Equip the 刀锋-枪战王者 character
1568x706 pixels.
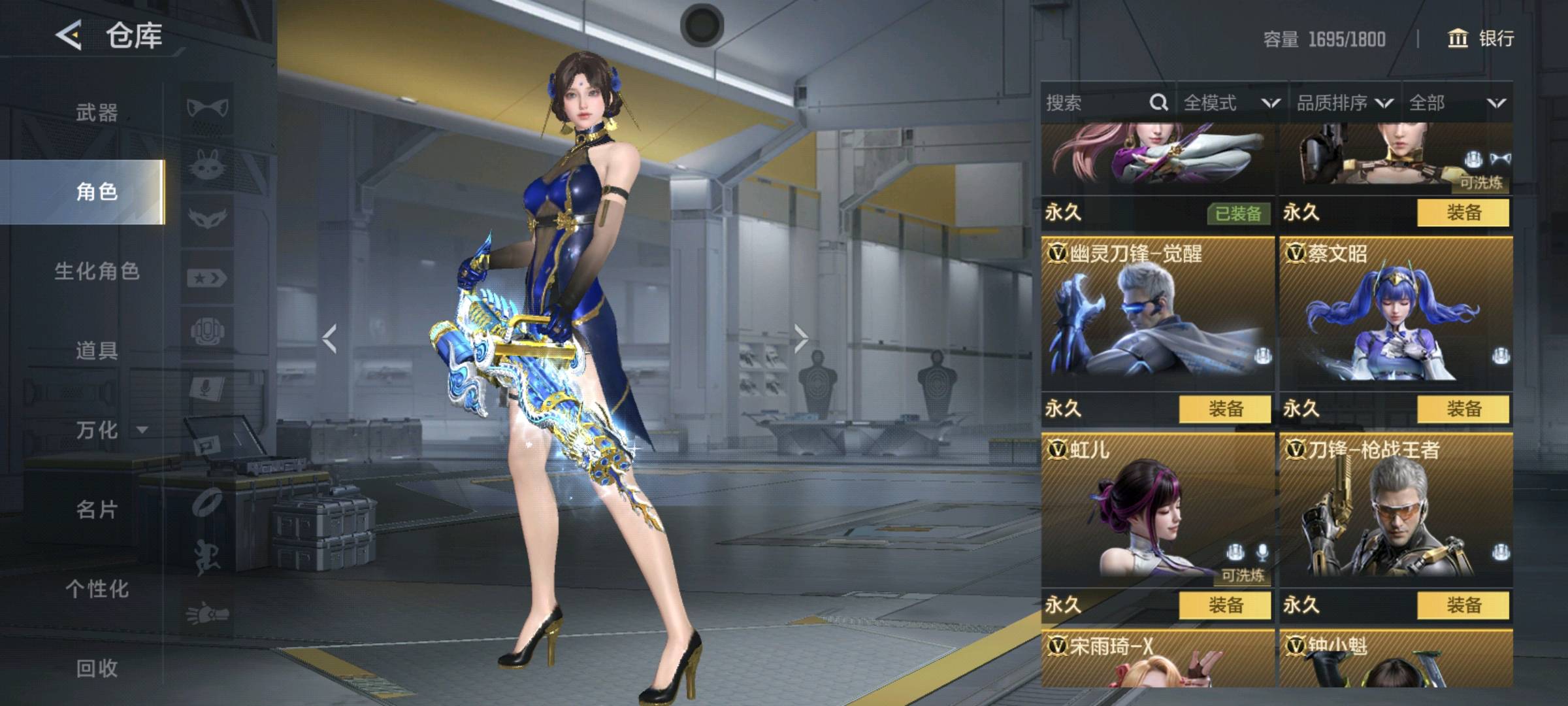point(1463,605)
